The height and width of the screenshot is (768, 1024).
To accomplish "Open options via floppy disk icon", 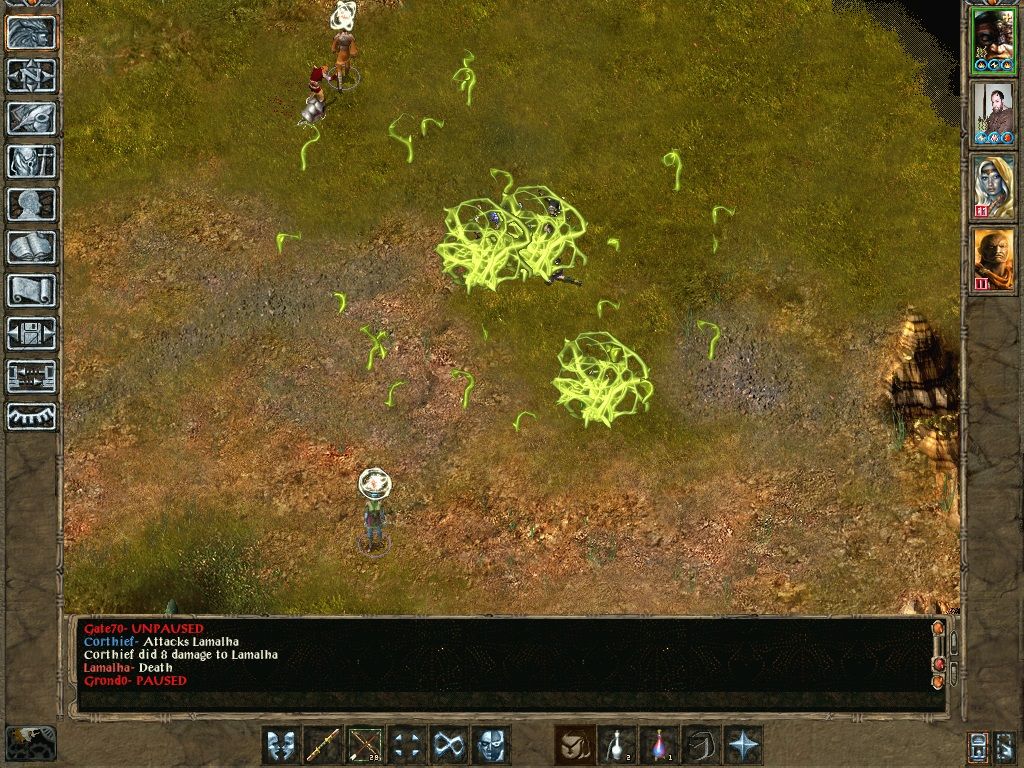I will pyautogui.click(x=32, y=333).
